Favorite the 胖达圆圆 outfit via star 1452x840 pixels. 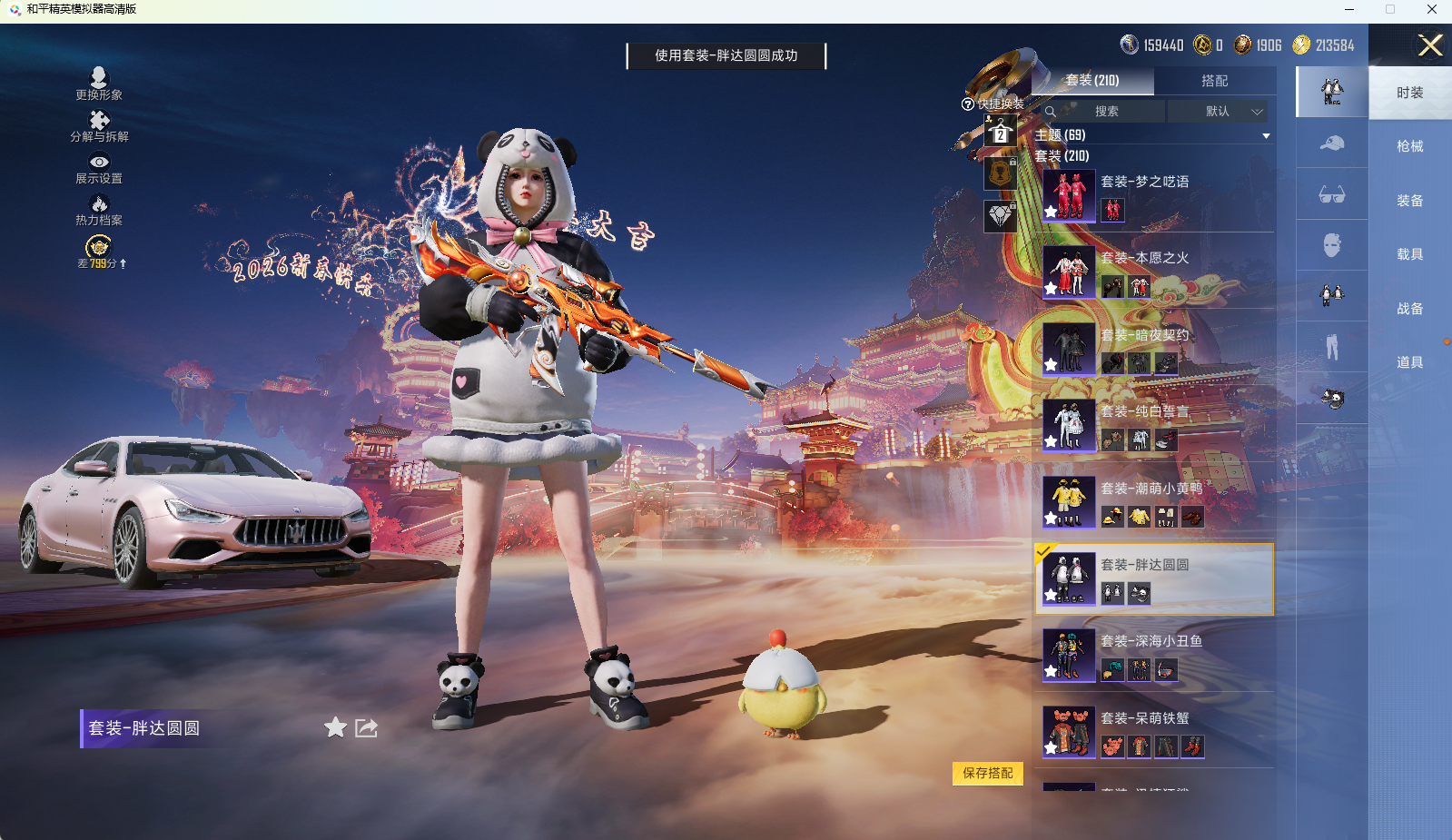(x=335, y=727)
